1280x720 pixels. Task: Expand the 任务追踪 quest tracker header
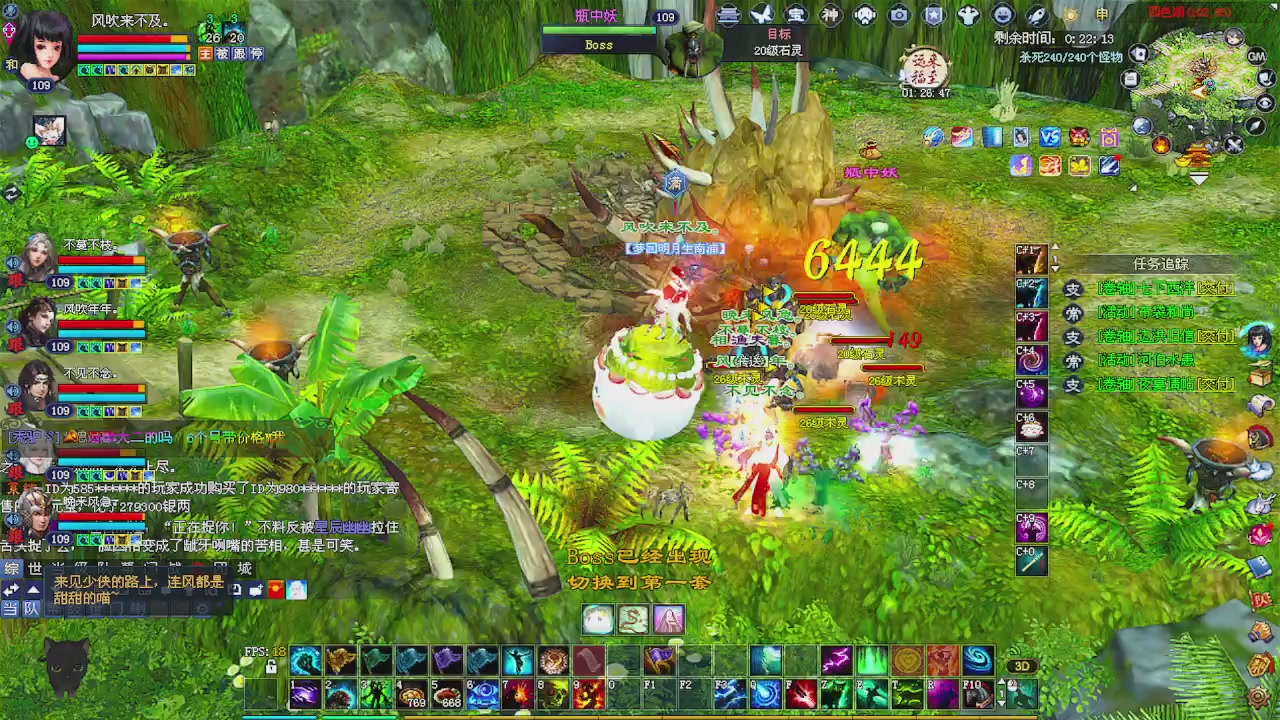[1161, 264]
